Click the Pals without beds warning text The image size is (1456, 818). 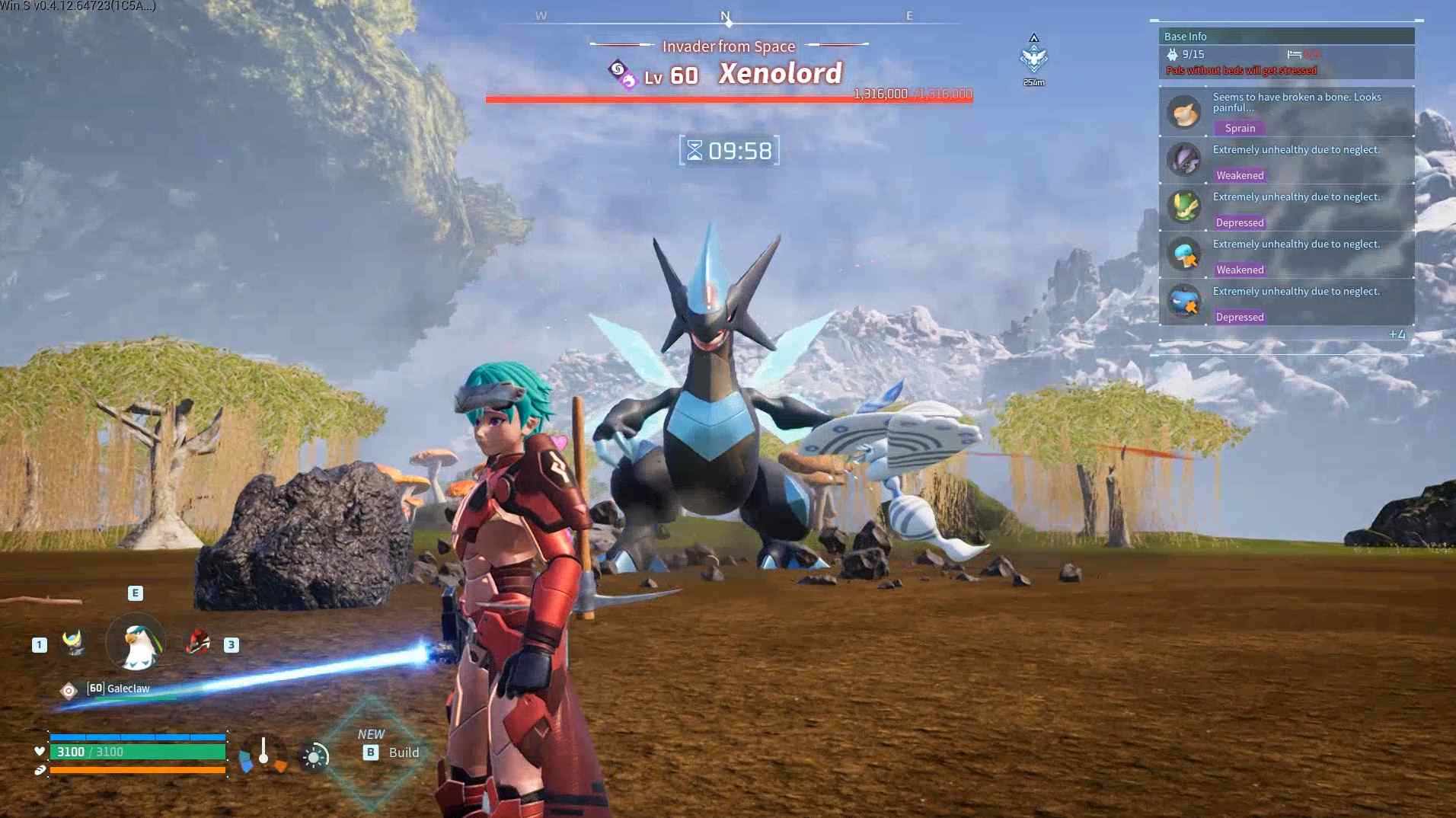1239,69
